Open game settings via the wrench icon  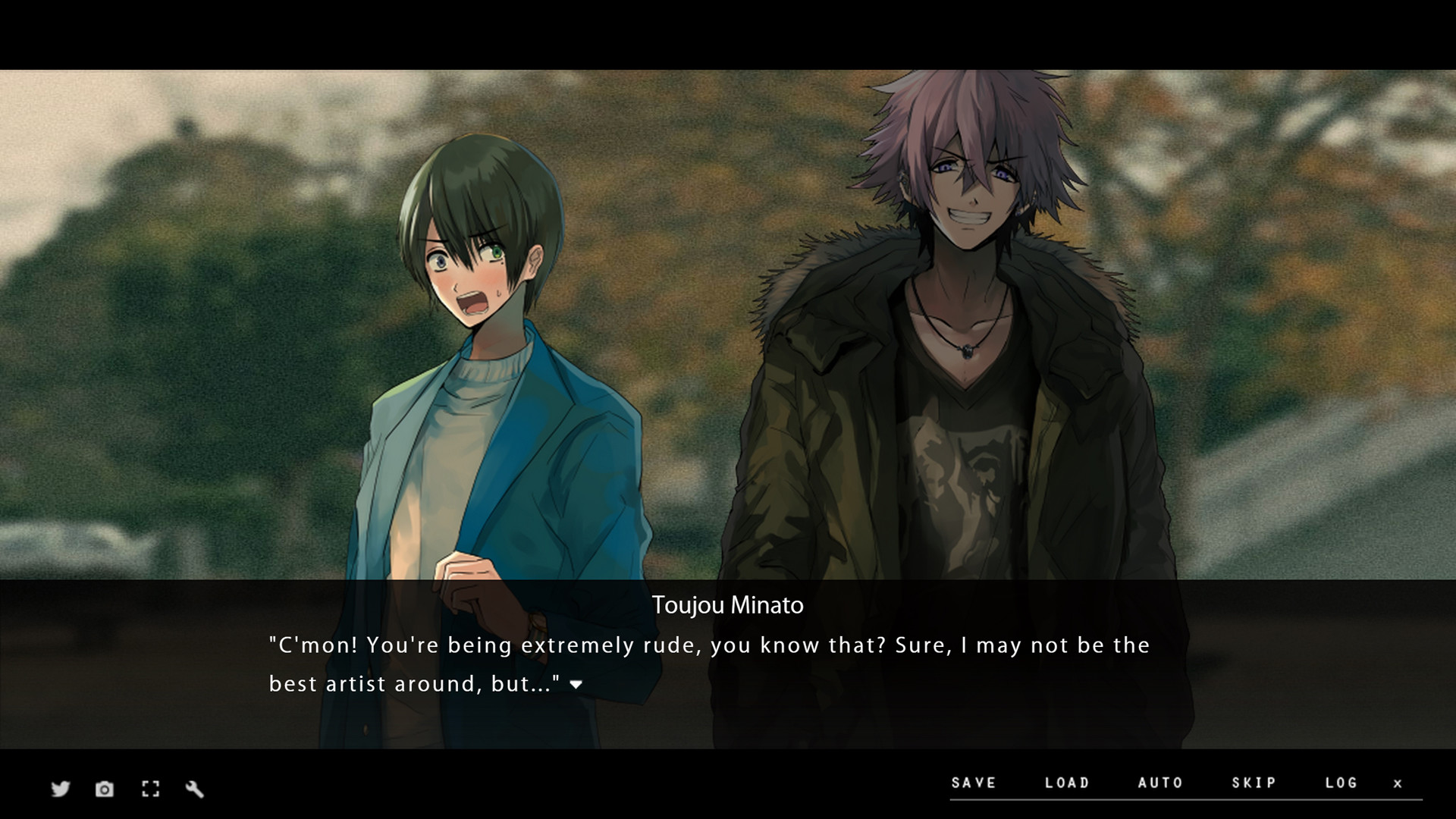click(x=196, y=789)
